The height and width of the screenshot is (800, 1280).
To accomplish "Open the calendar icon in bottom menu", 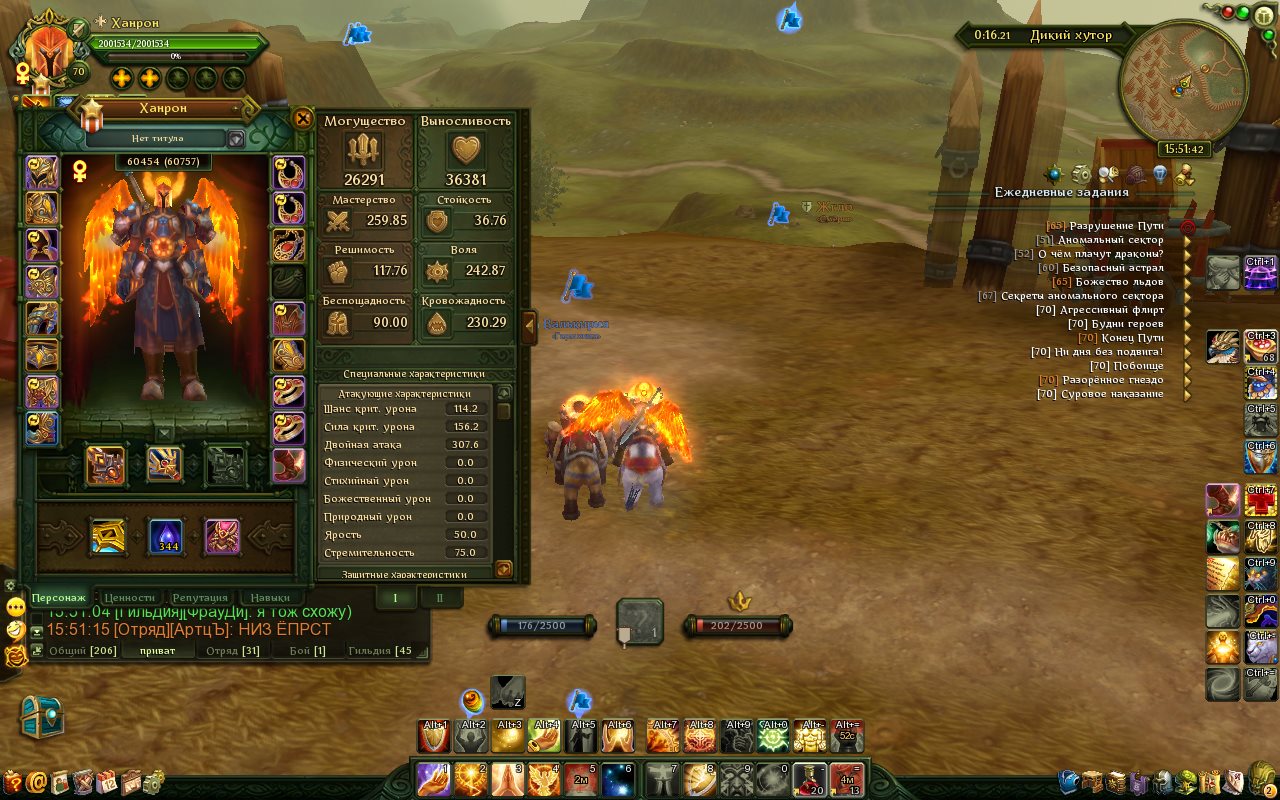I will (x=107, y=782).
